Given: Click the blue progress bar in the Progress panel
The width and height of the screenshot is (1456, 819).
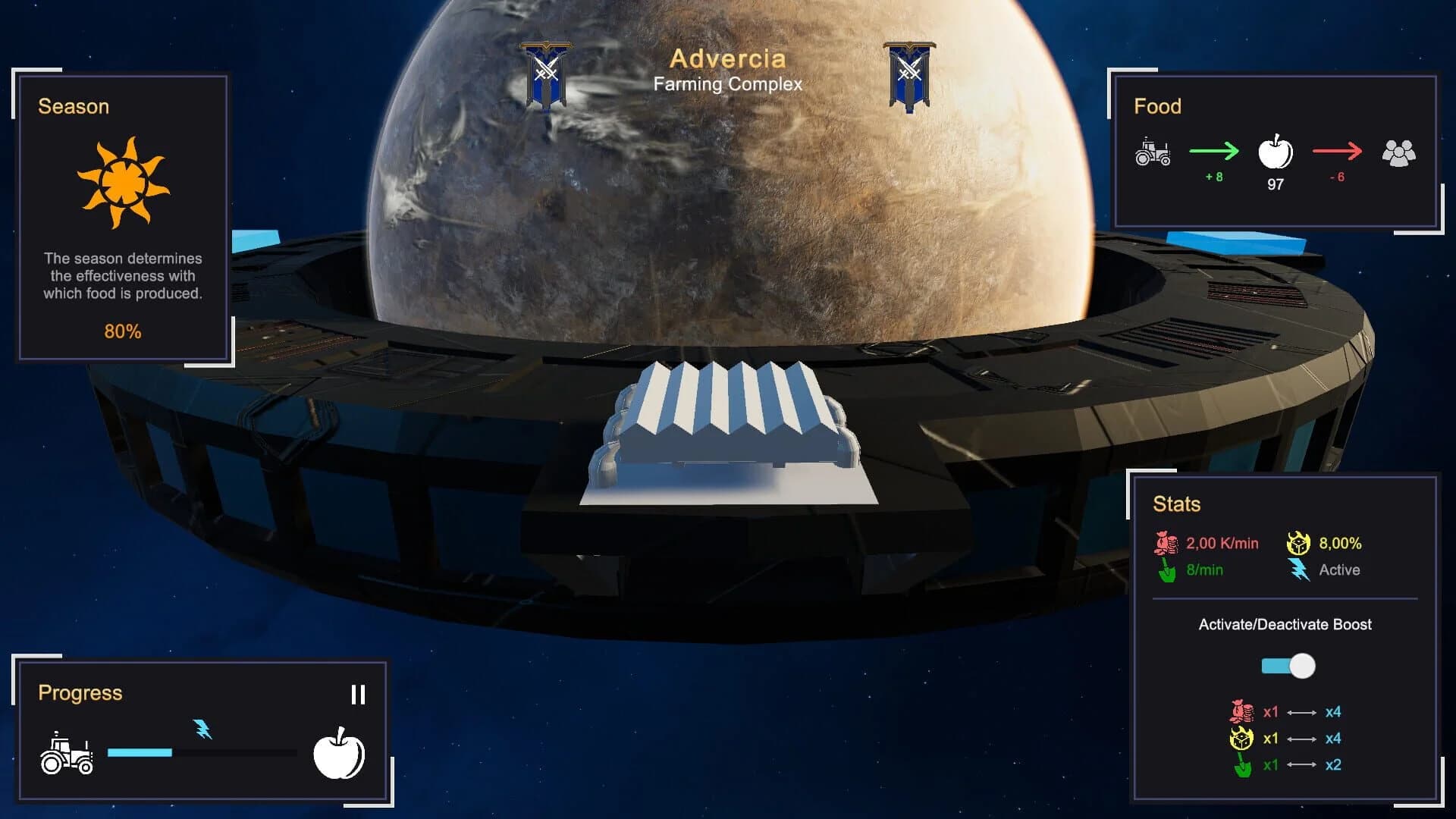Looking at the screenshot, I should coord(140,752).
